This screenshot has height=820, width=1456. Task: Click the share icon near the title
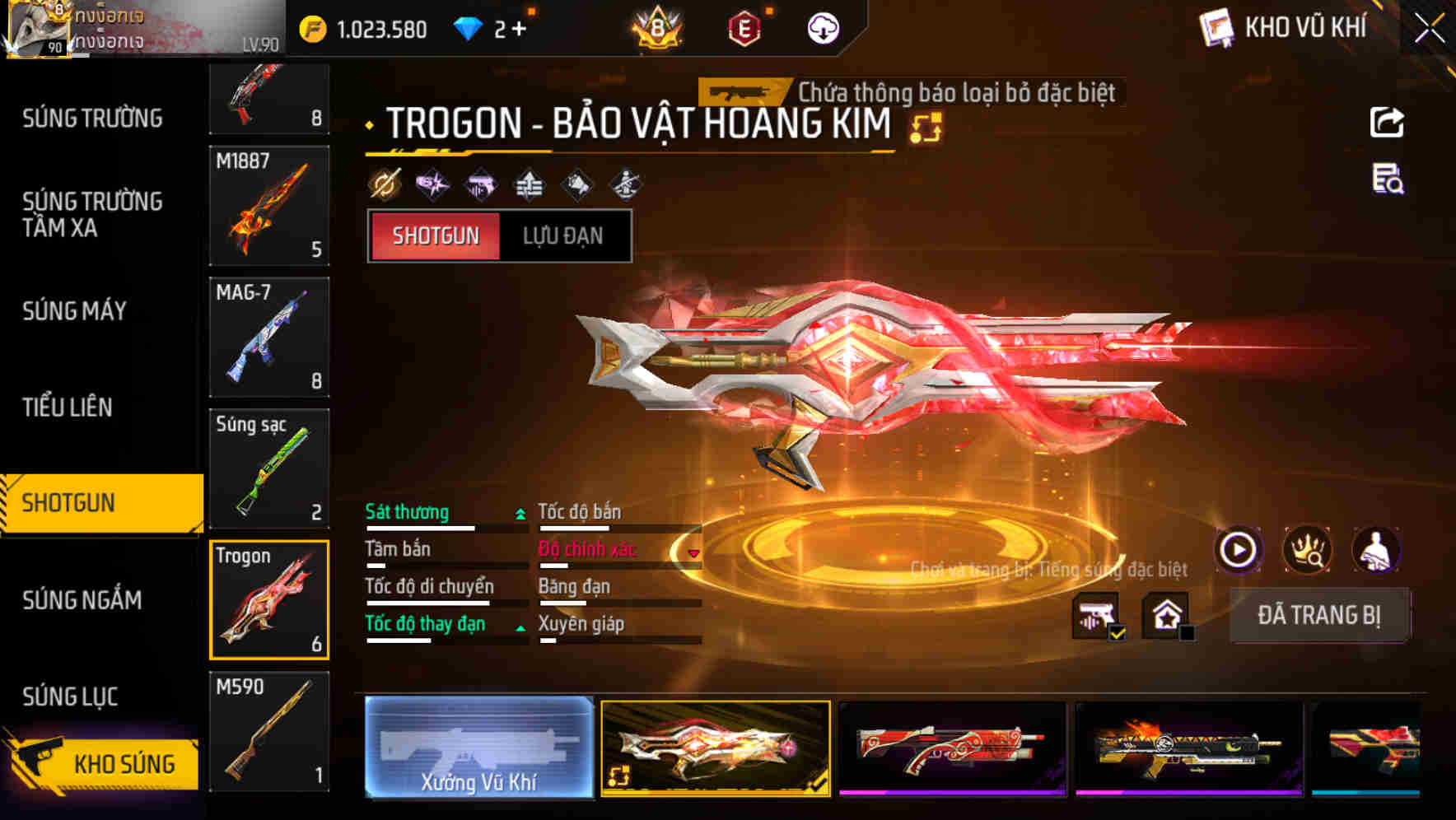coord(1387,122)
